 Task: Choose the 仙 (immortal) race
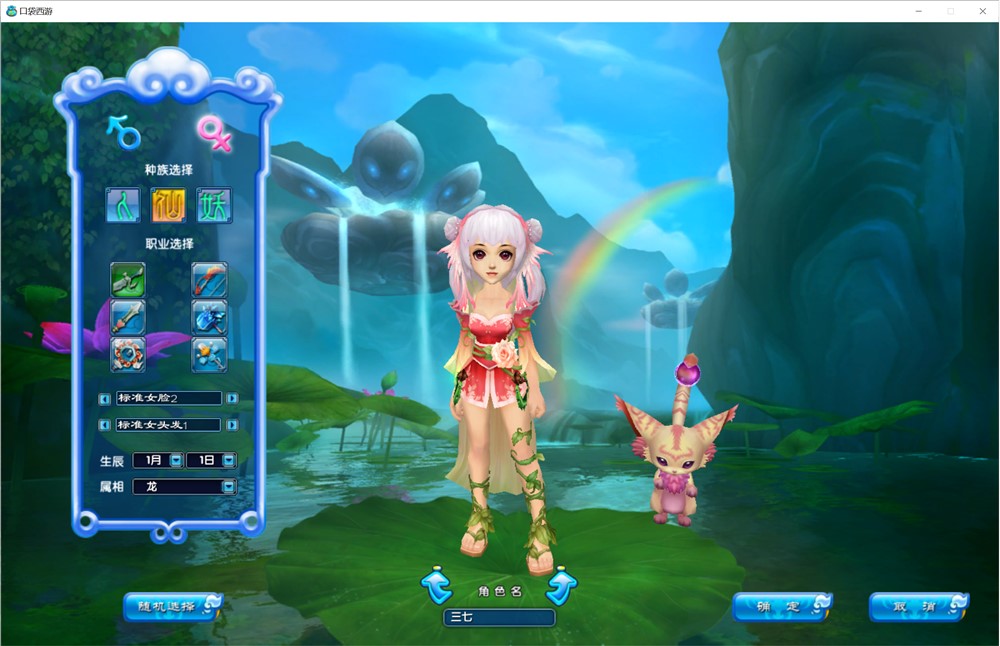point(169,205)
